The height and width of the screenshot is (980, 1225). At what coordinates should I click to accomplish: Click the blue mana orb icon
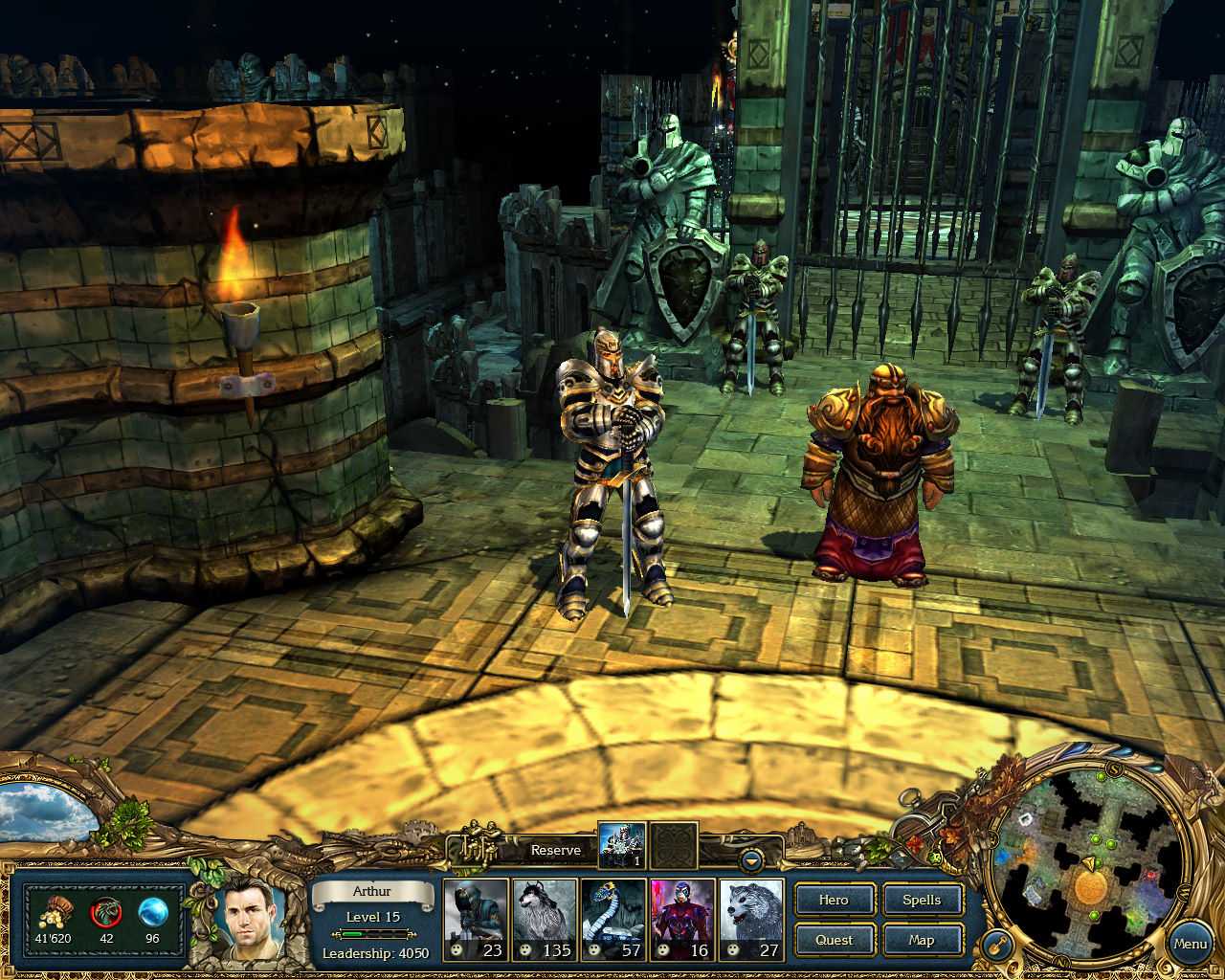[x=150, y=911]
